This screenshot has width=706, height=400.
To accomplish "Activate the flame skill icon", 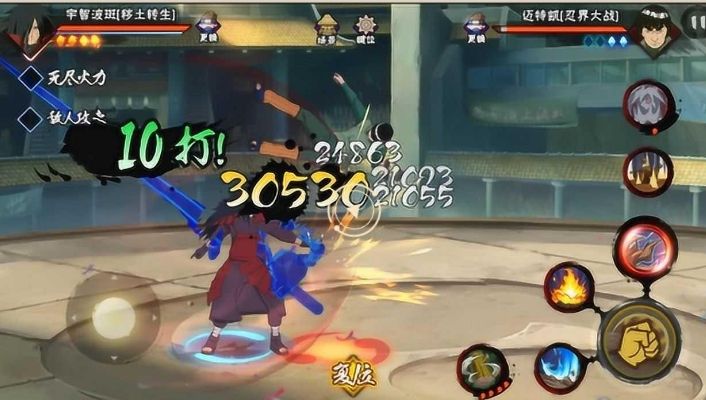I will pyautogui.click(x=569, y=288).
